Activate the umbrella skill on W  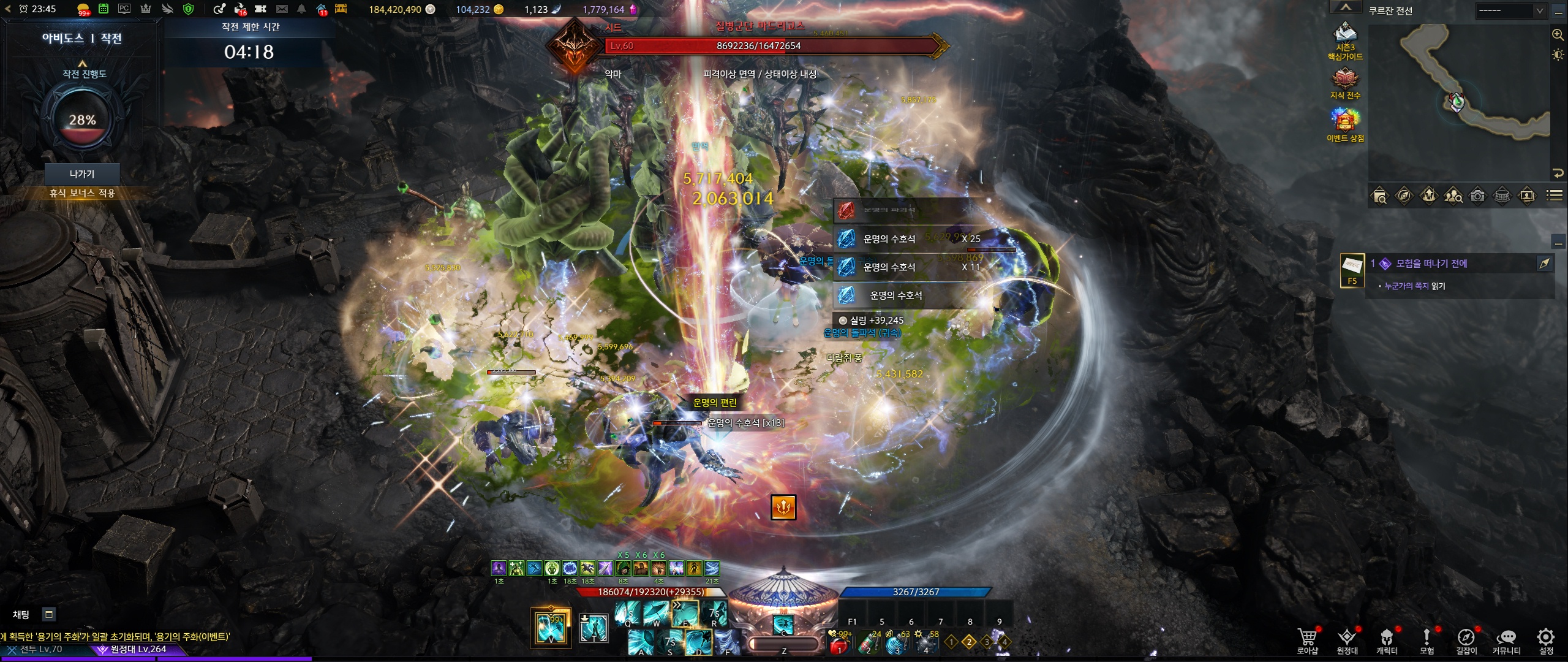(x=655, y=613)
